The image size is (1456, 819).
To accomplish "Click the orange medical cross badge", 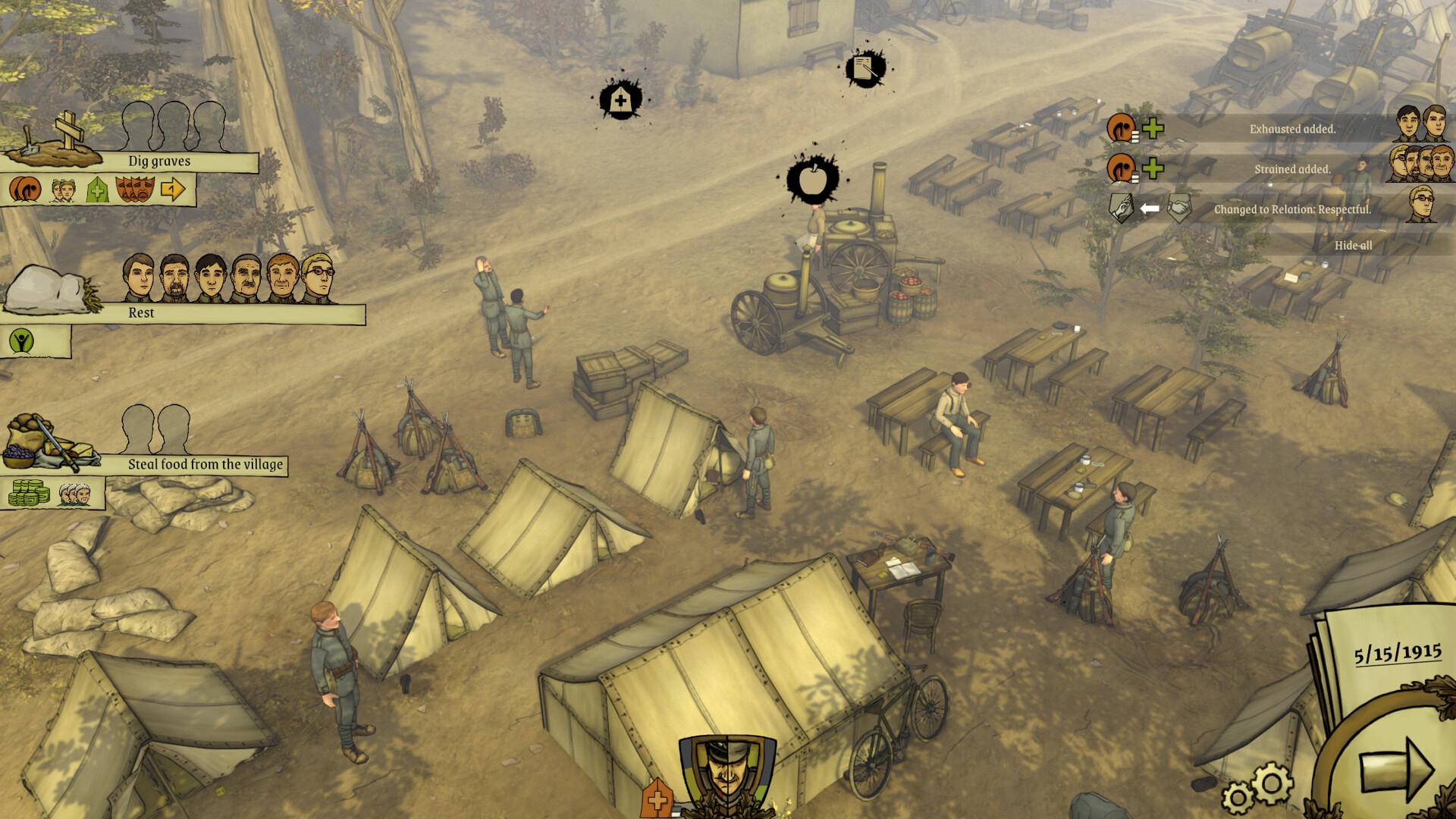I will 657,799.
